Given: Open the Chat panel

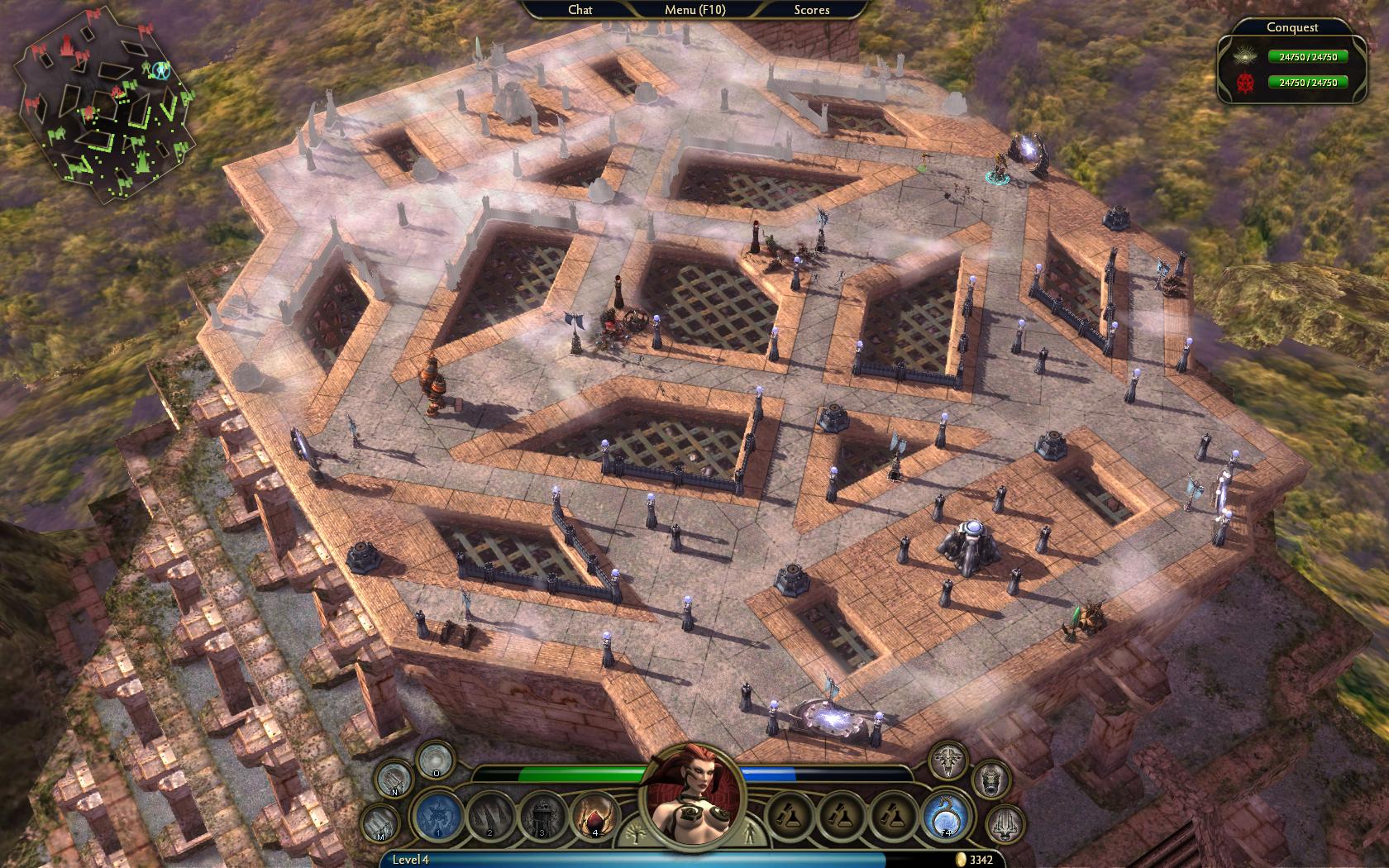Looking at the screenshot, I should (580, 10).
